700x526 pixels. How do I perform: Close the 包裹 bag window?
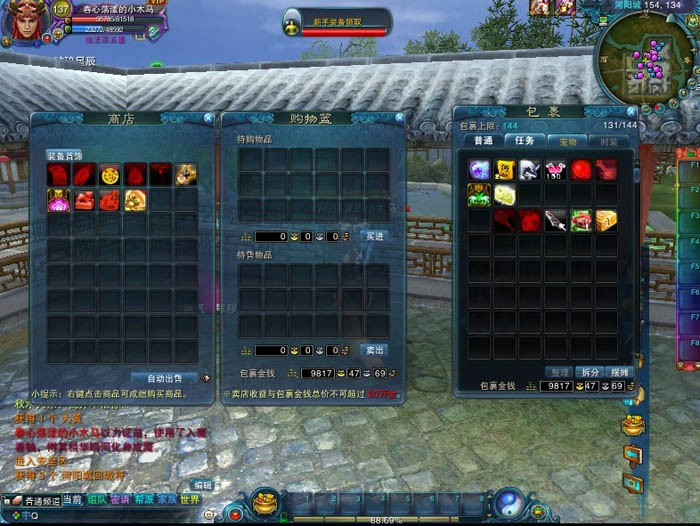point(631,112)
